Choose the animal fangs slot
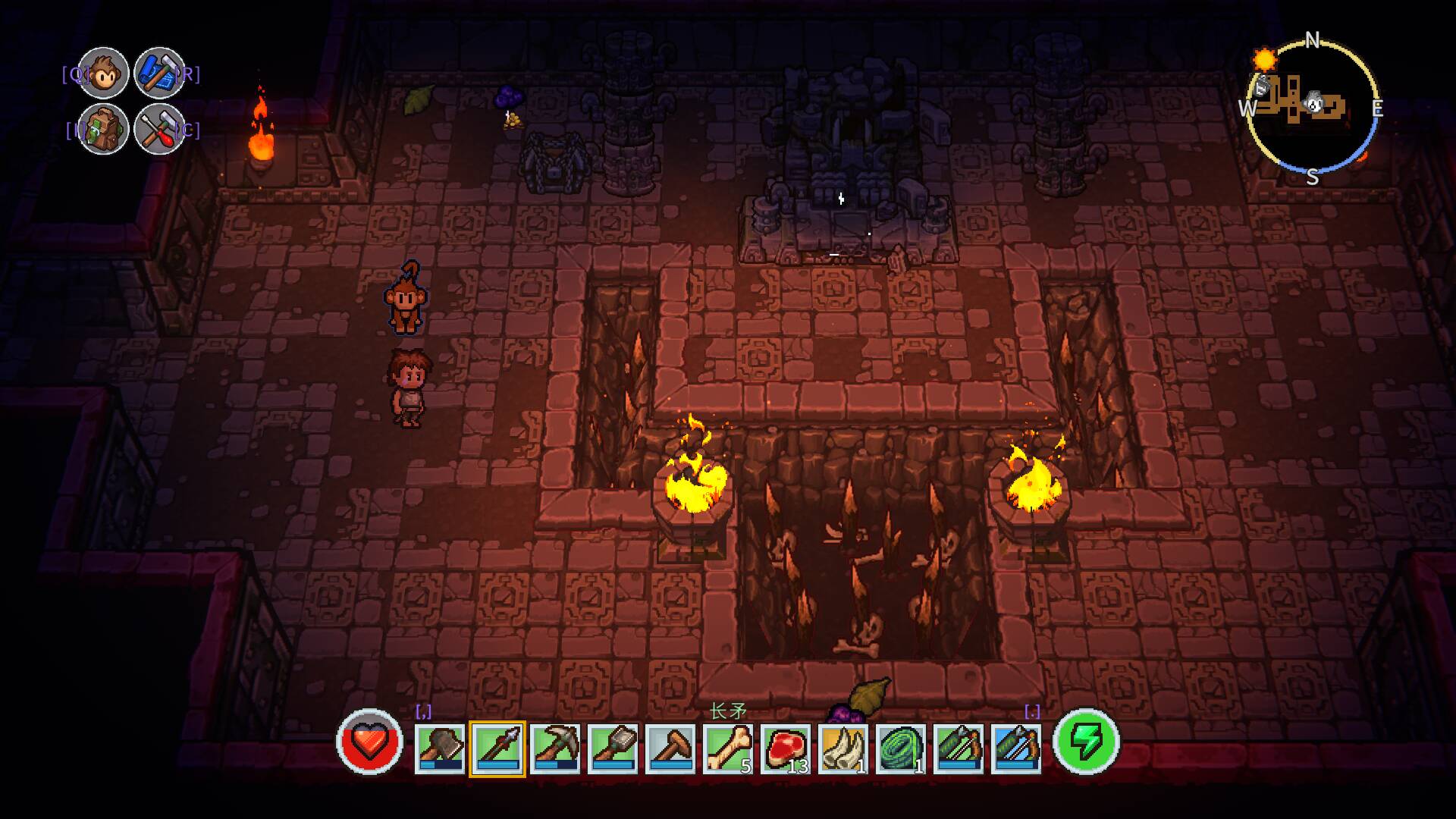This screenshot has width=1456, height=819. click(843, 748)
